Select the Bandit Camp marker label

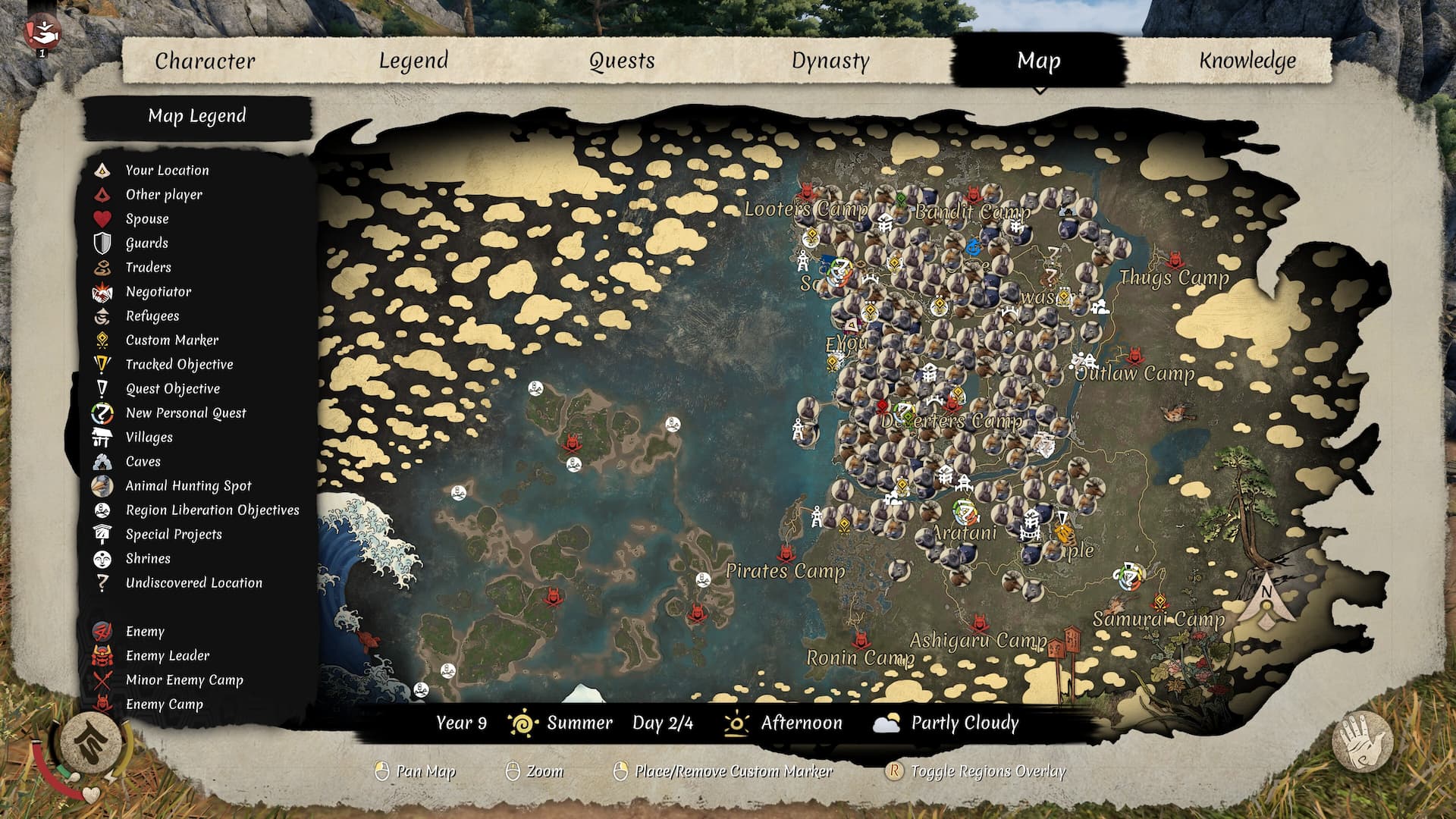[972, 212]
